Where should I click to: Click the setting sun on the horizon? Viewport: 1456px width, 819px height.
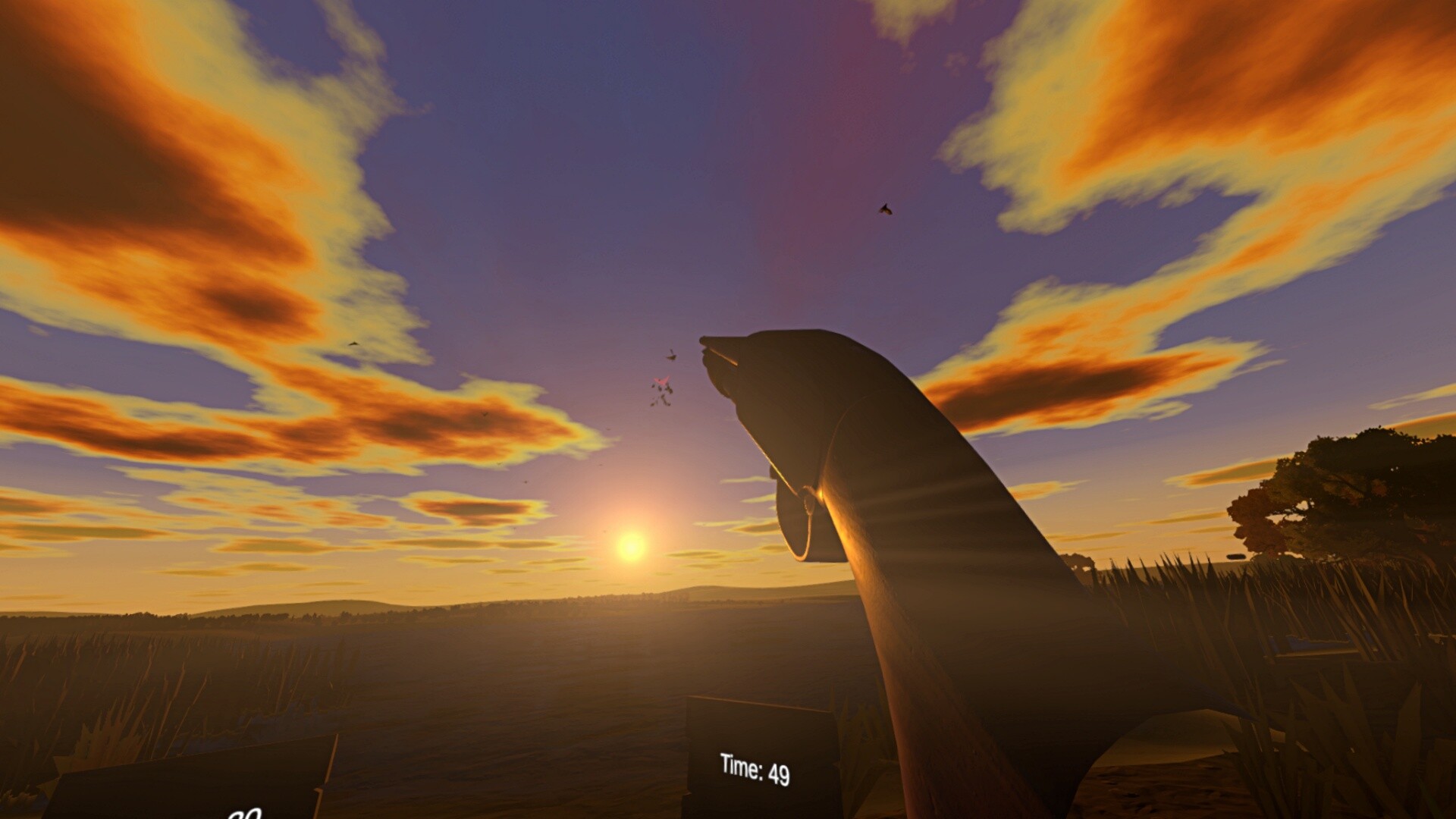point(631,549)
